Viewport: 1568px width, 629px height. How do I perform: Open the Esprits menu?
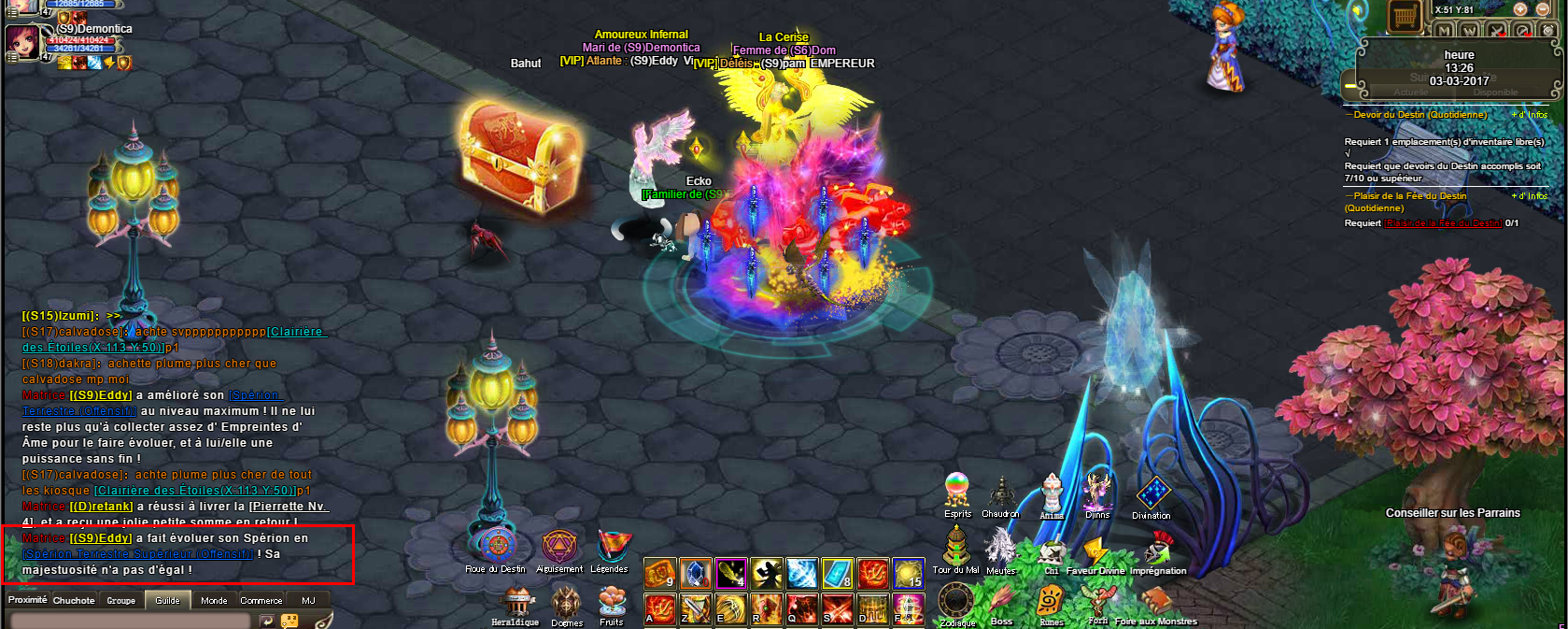[x=957, y=491]
